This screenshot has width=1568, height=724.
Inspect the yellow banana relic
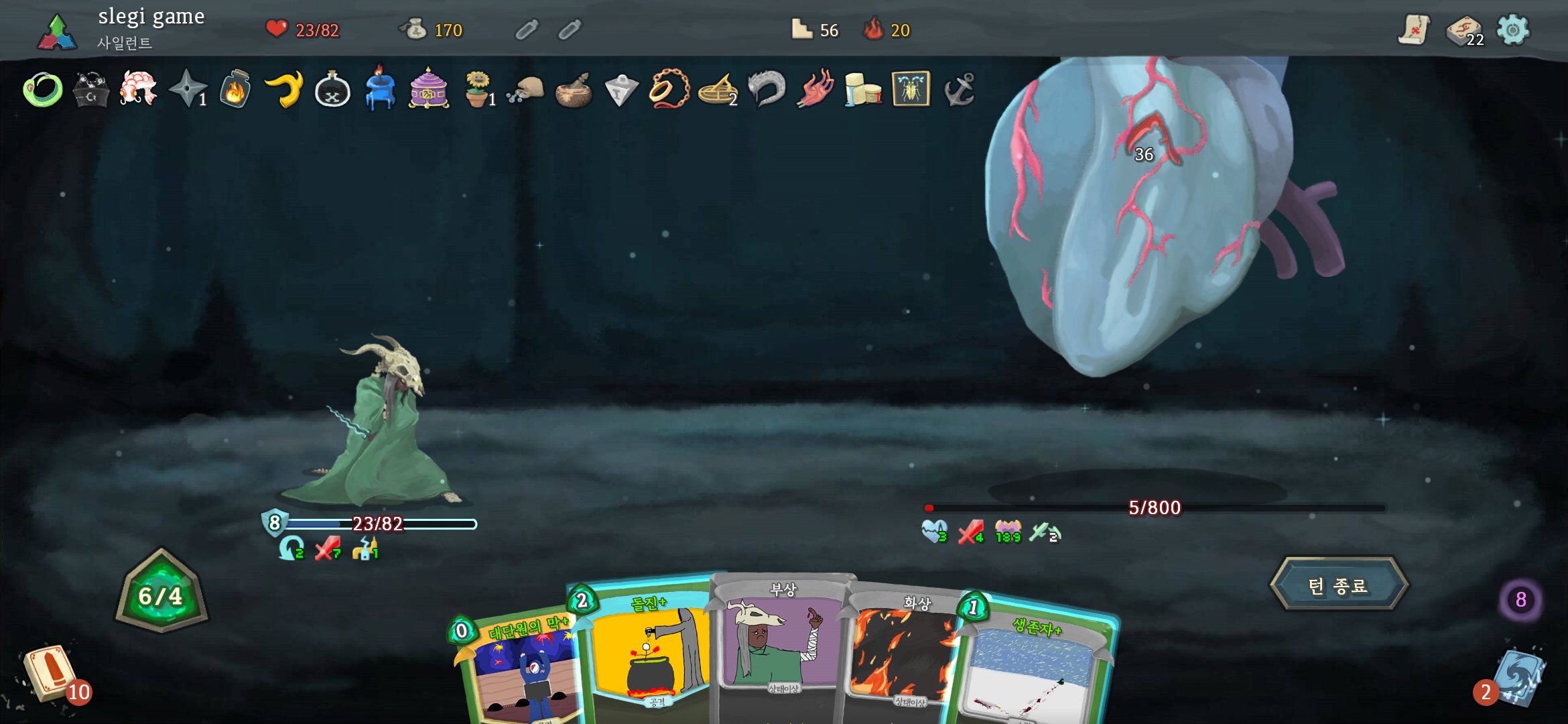click(284, 89)
